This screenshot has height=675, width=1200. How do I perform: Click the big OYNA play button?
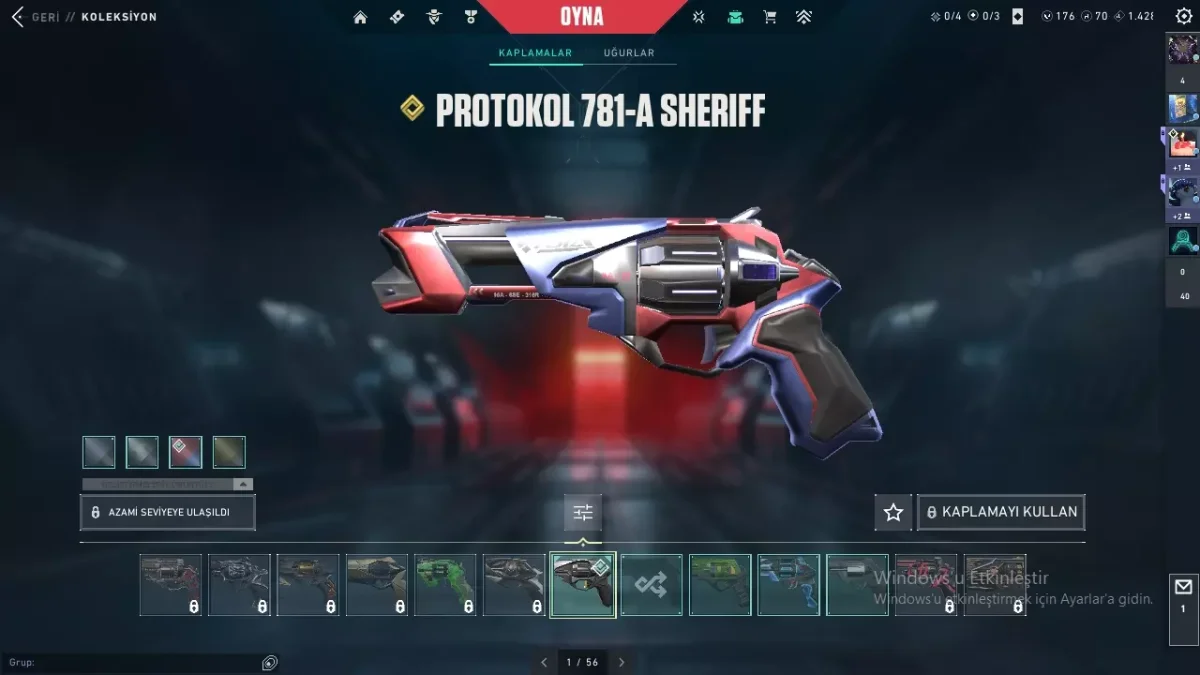583,17
